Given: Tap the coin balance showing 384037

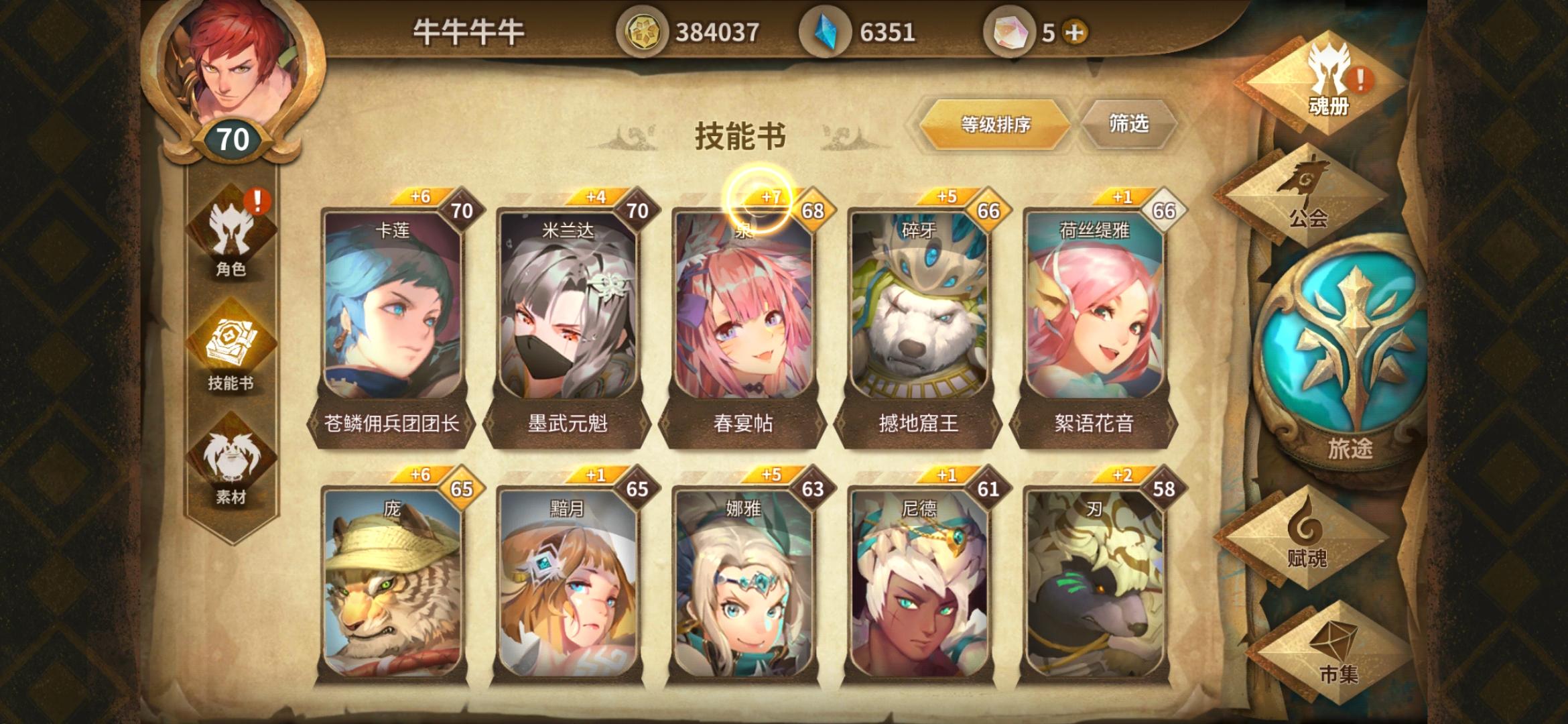Looking at the screenshot, I should (x=647, y=29).
